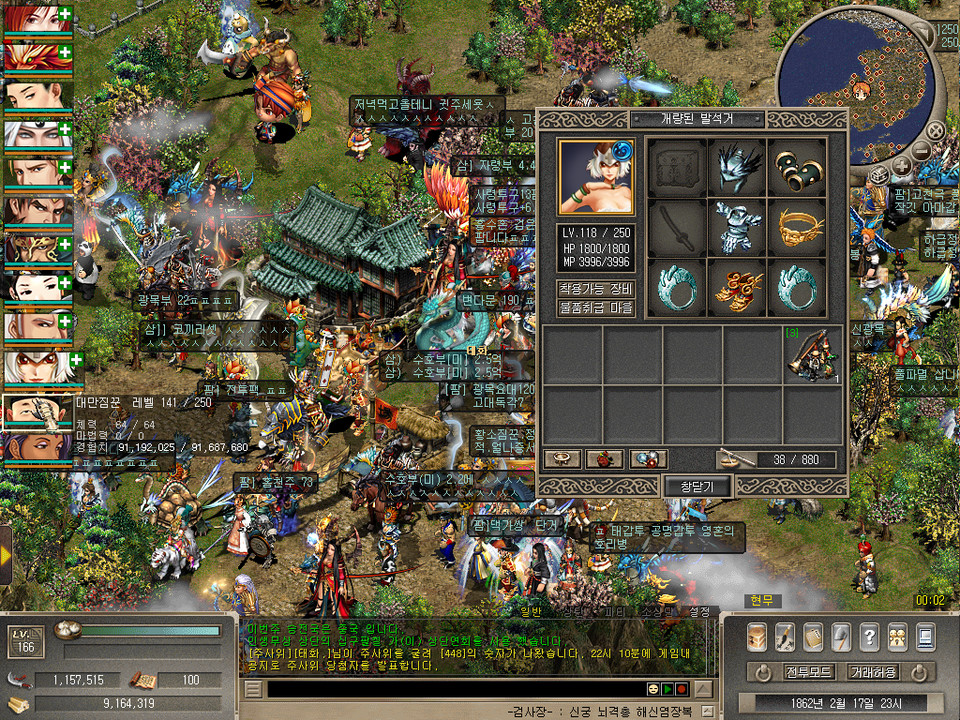Close the inventory with the 창닫기 button
Image resolution: width=960 pixels, height=720 pixels.
(698, 486)
